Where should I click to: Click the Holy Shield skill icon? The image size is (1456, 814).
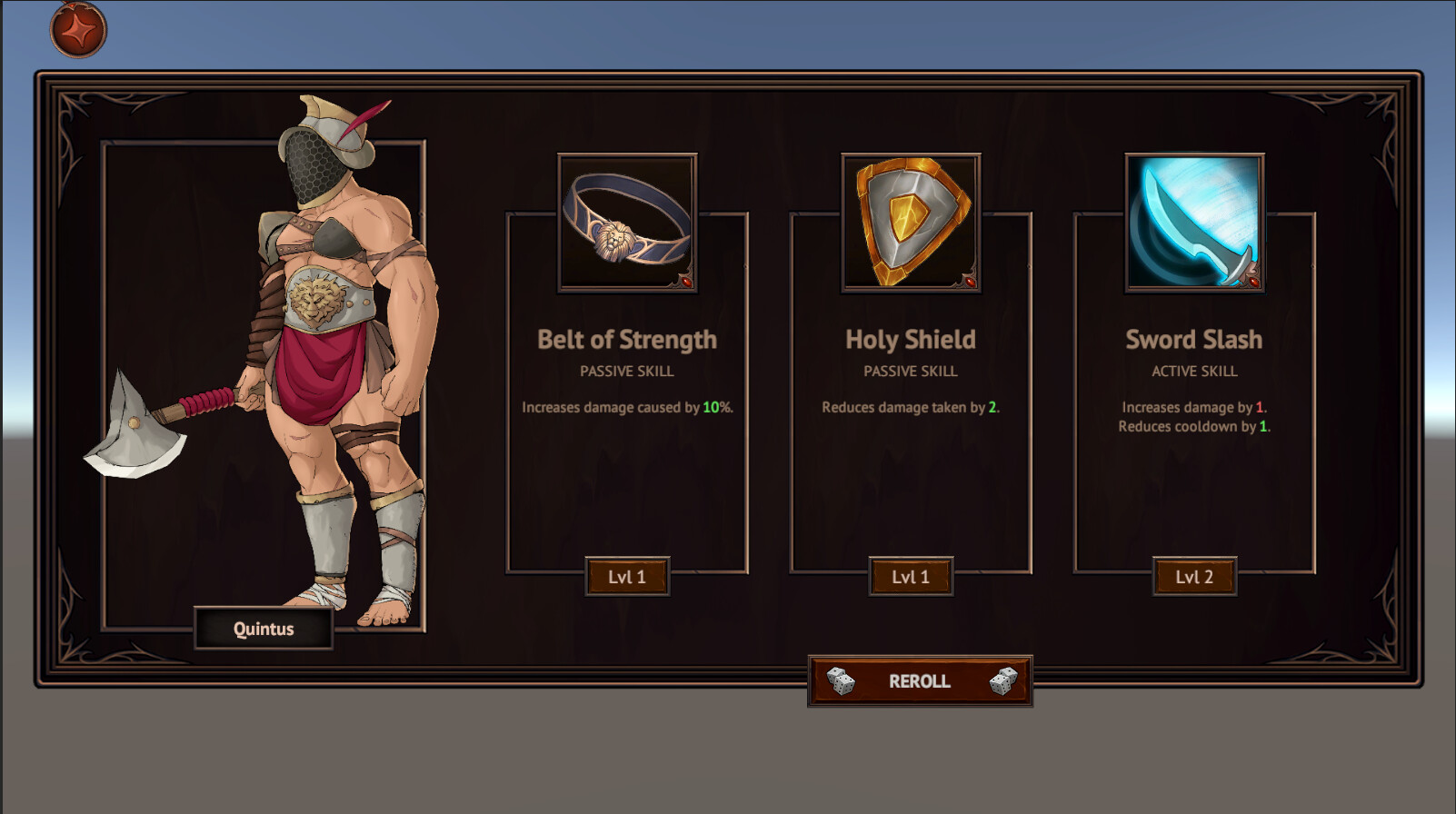pos(912,221)
